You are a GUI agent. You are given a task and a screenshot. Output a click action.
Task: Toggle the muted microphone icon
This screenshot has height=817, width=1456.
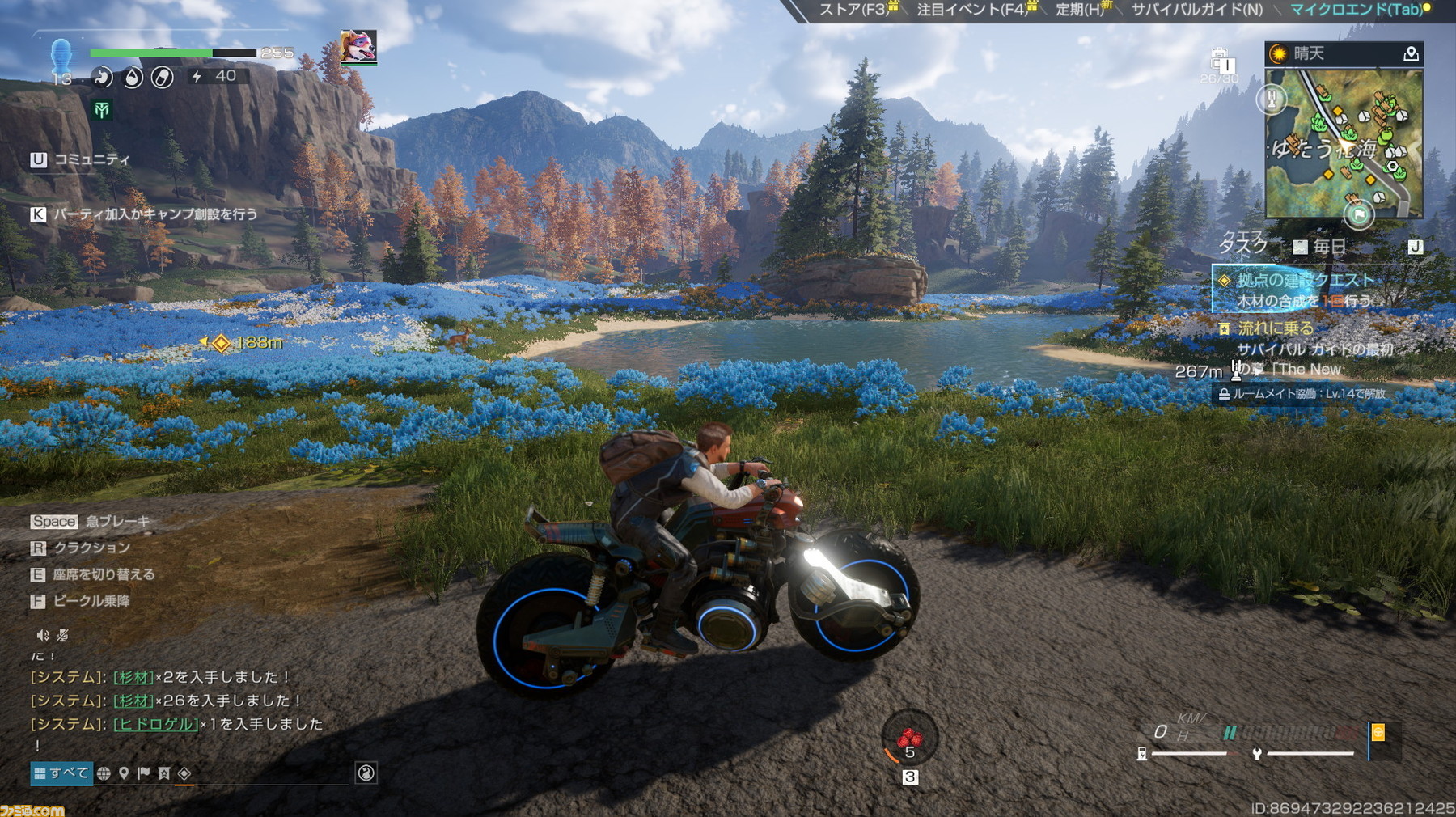(x=63, y=636)
